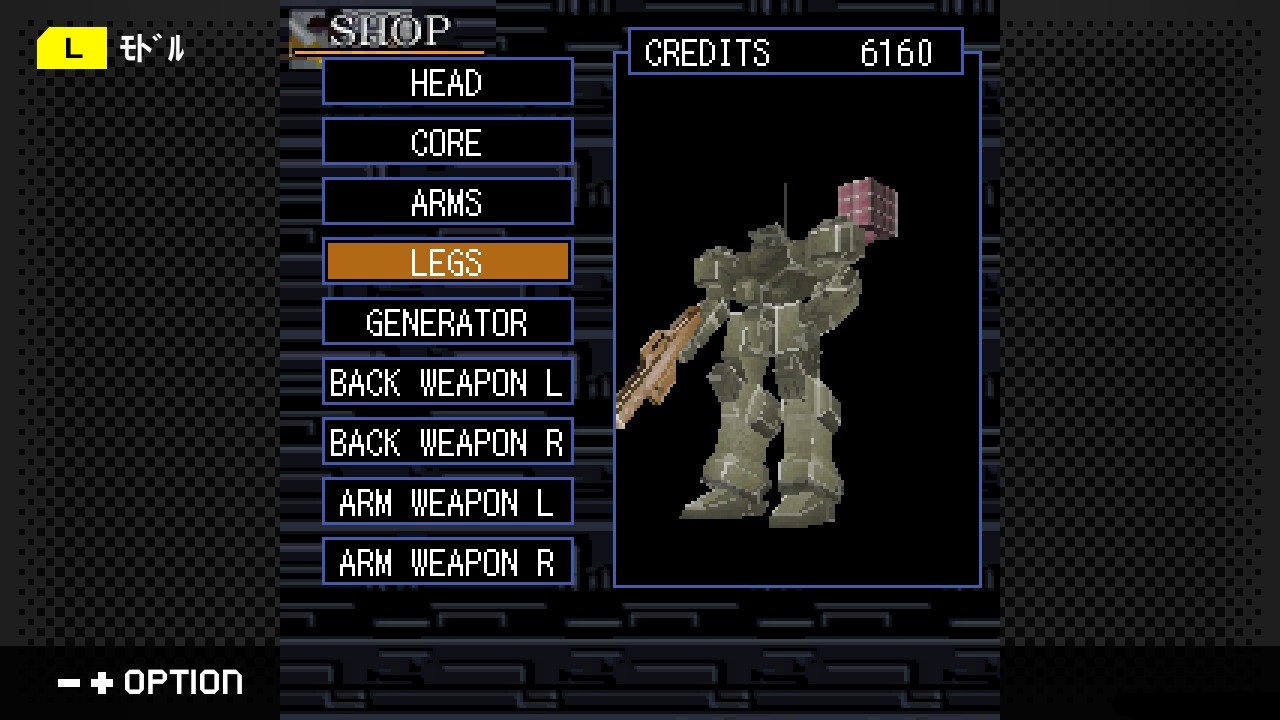Open the CORE parts list
1280x720 pixels.
[x=447, y=141]
